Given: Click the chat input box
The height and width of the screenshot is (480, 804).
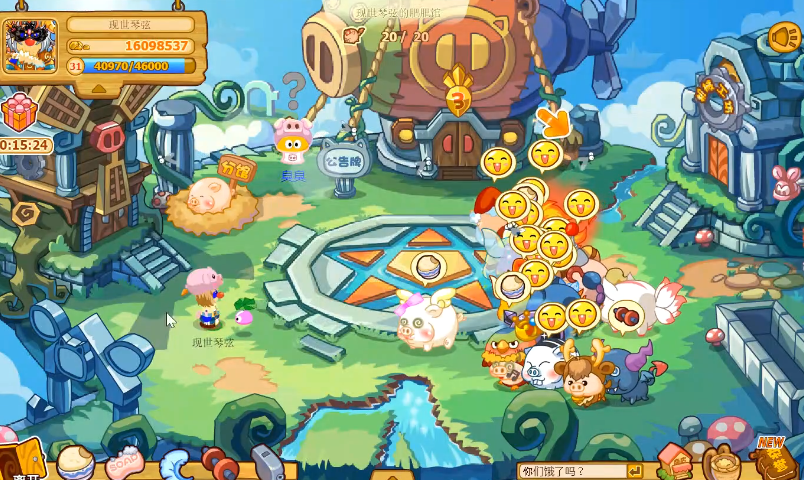Looking at the screenshot, I should click(570, 470).
